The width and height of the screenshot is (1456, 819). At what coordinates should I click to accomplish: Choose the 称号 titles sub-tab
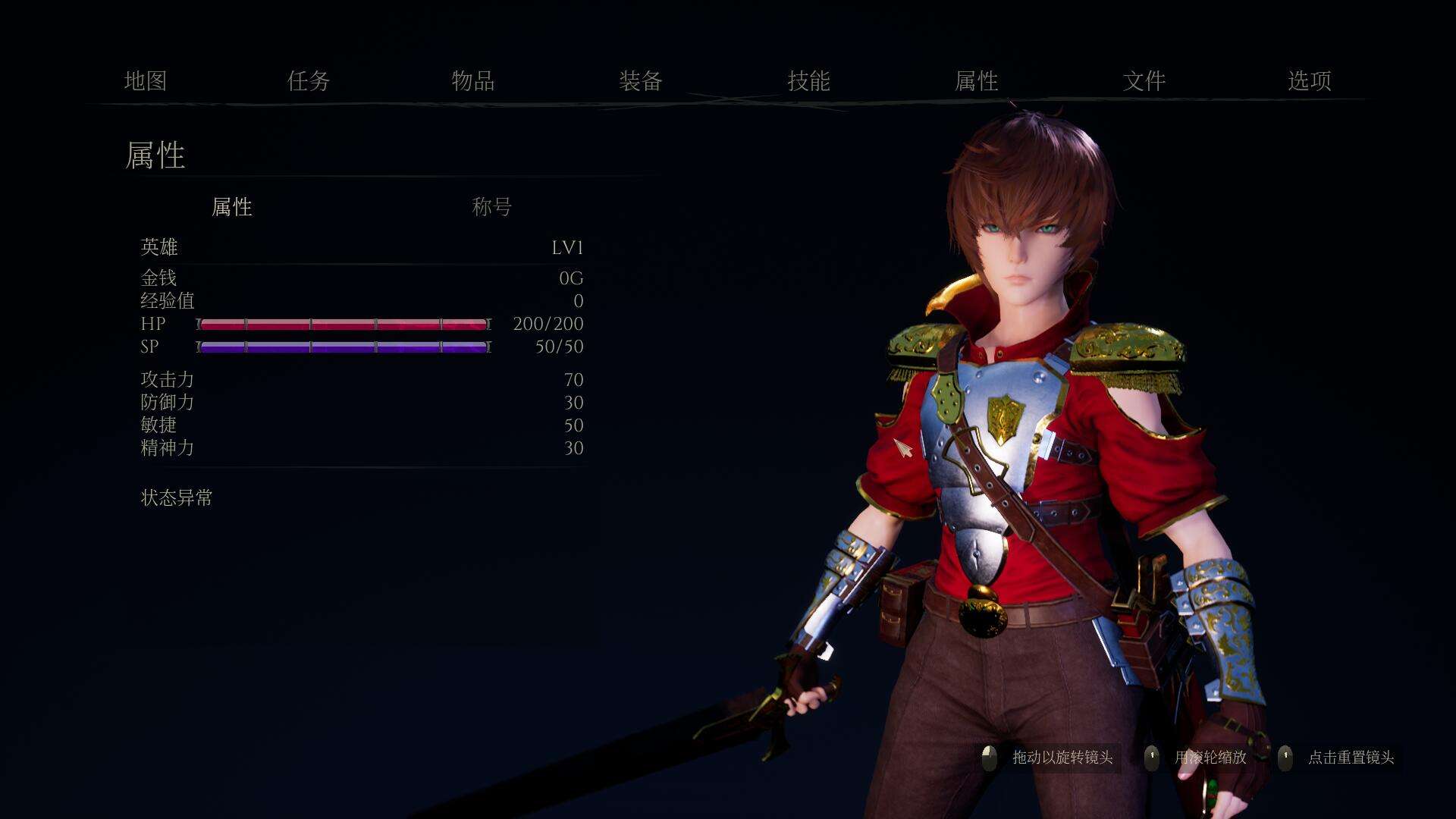pyautogui.click(x=492, y=206)
